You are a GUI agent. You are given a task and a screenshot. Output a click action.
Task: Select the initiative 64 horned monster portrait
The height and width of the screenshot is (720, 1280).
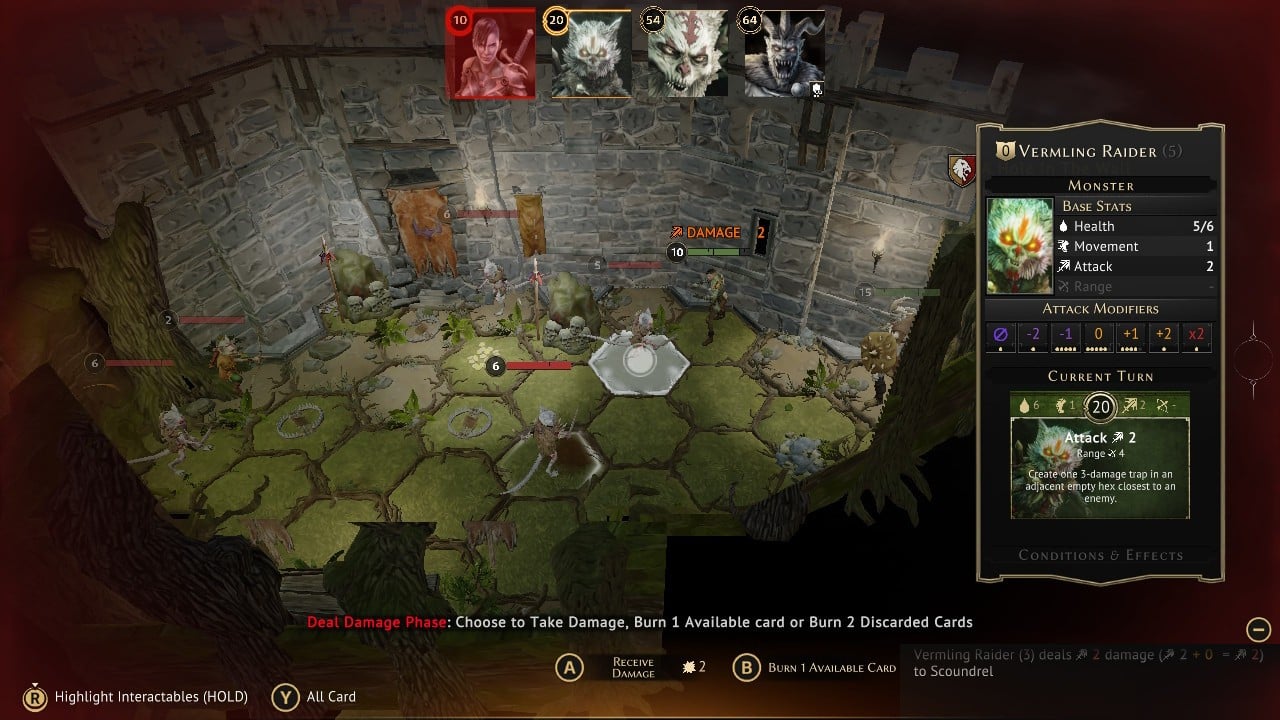(x=784, y=55)
